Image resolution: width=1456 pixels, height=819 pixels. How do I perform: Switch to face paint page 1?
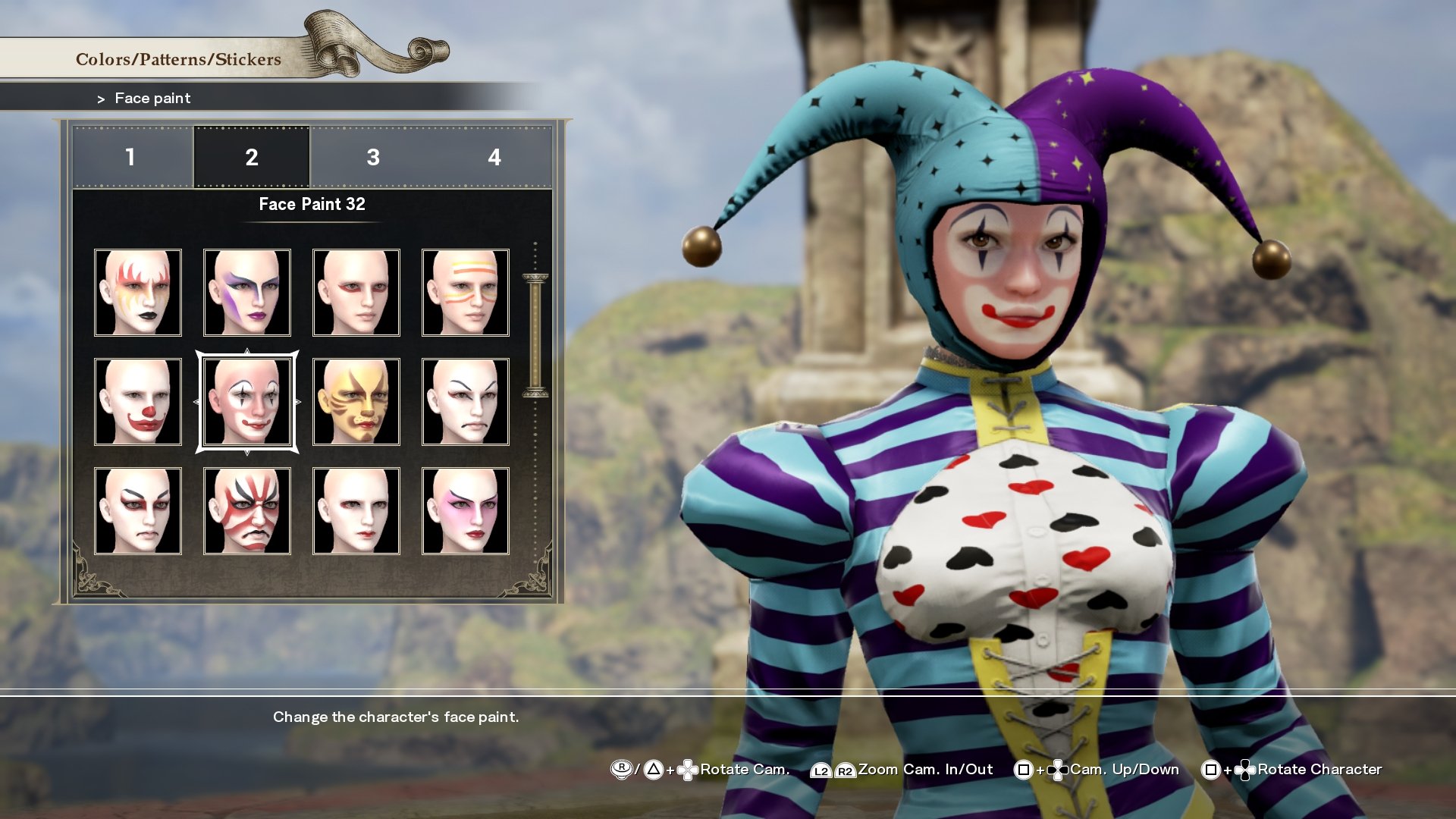coord(130,158)
